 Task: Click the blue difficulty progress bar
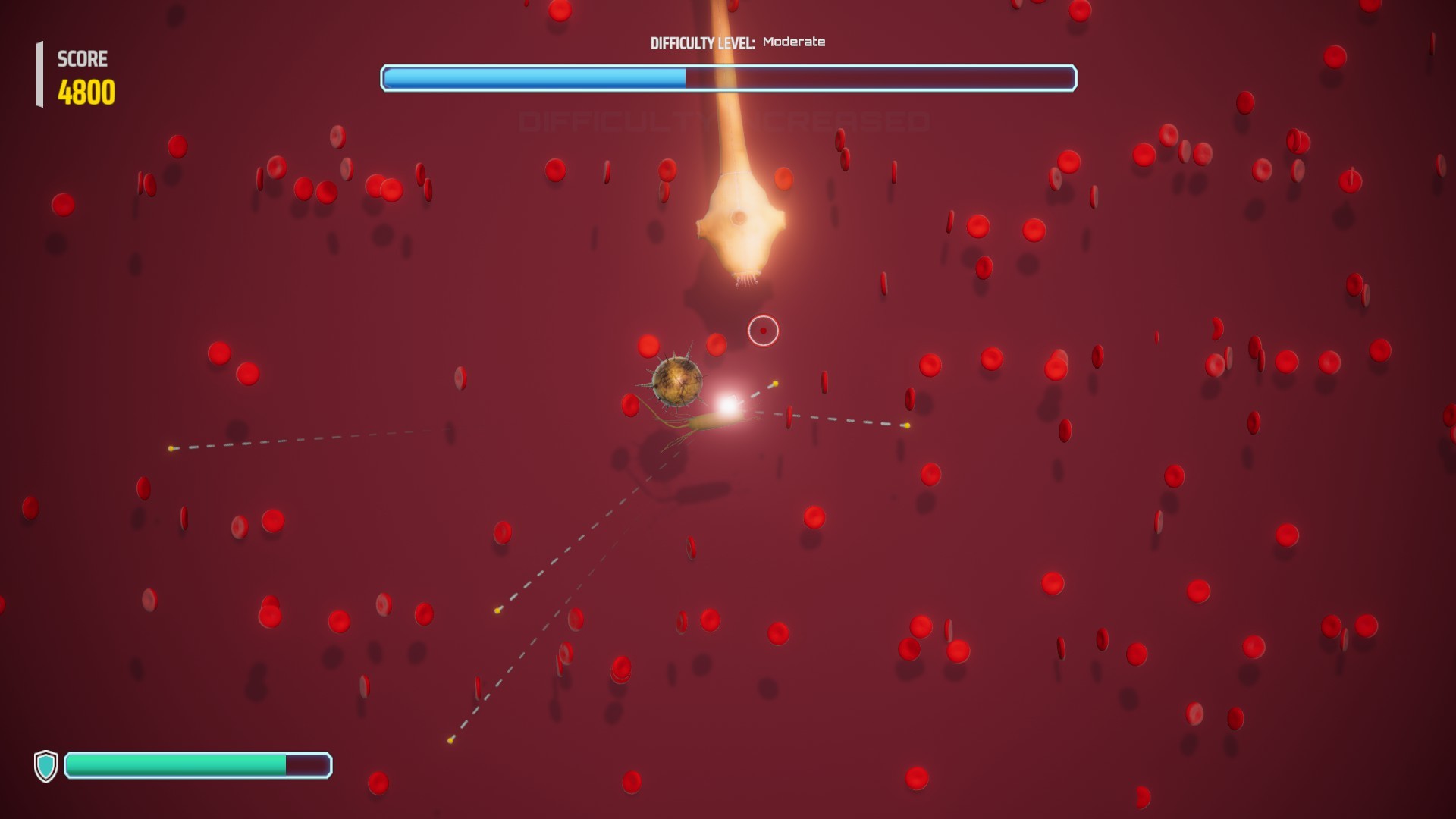(x=531, y=77)
